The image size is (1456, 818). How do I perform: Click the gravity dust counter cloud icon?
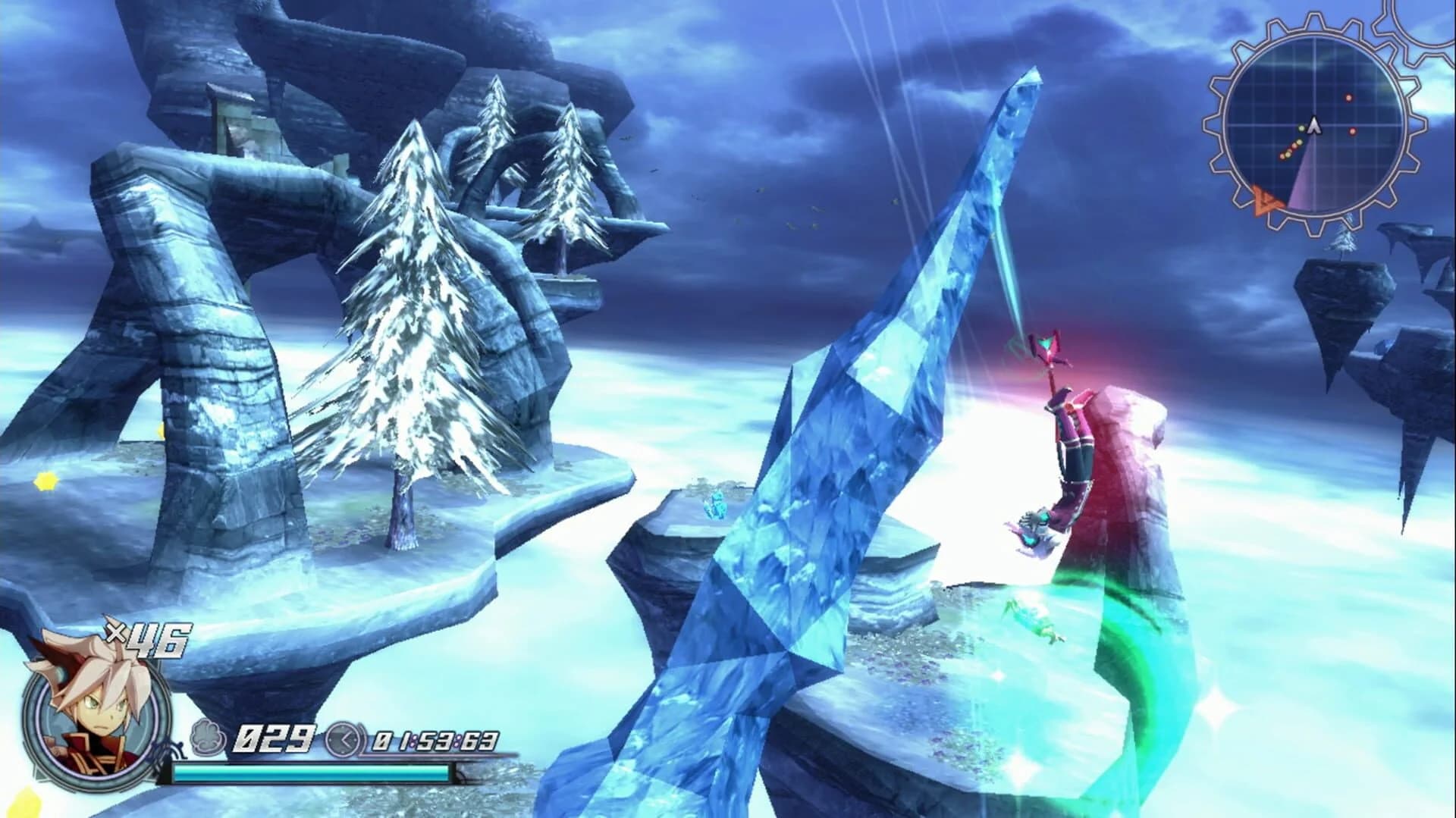206,738
